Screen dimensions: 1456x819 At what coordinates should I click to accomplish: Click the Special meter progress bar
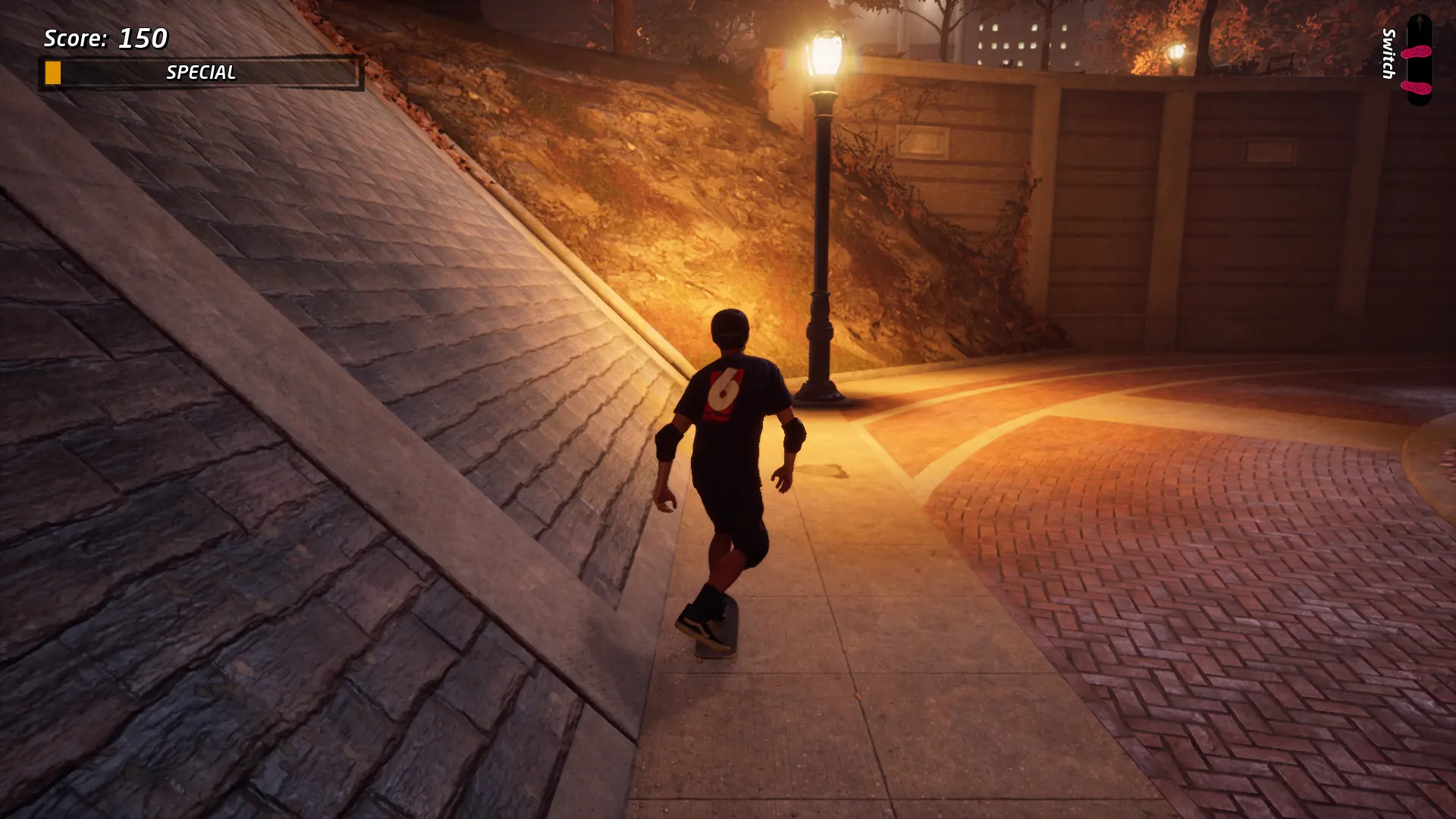tap(201, 73)
